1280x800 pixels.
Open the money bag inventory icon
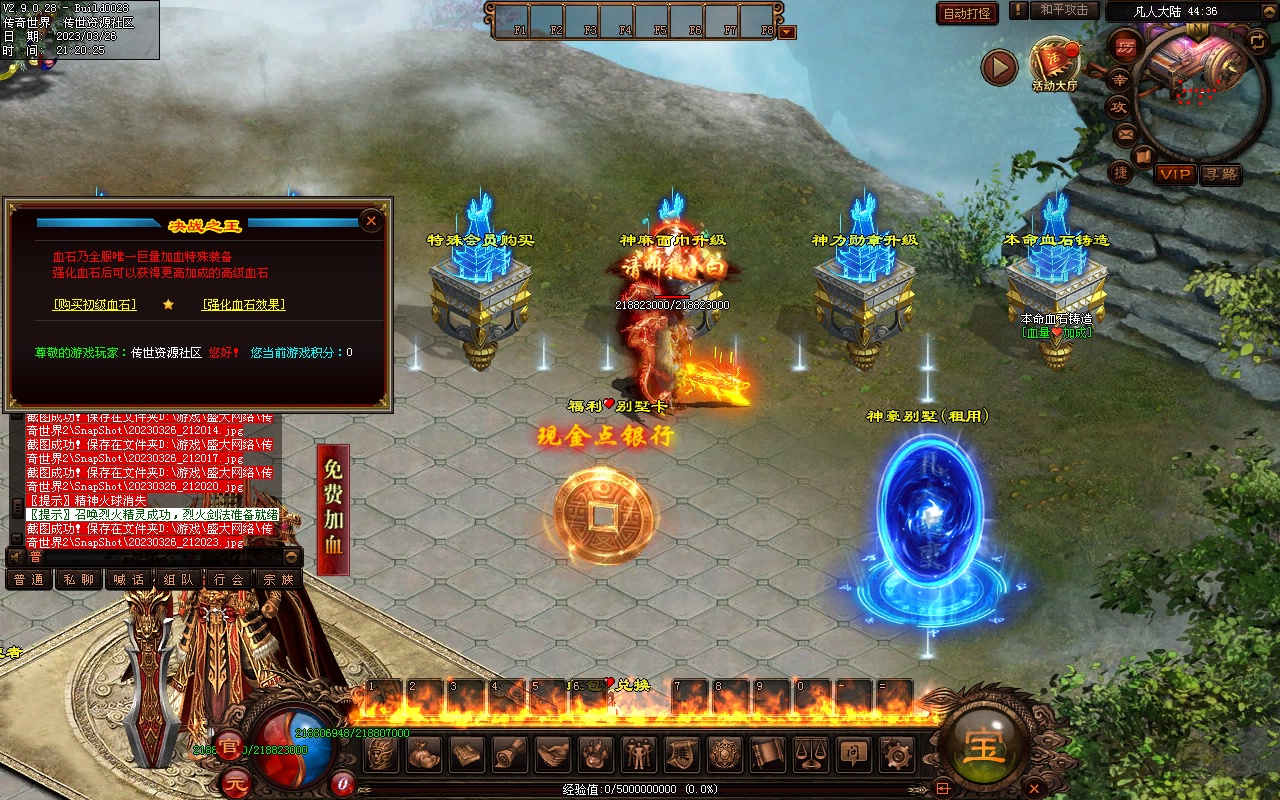tap(424, 753)
